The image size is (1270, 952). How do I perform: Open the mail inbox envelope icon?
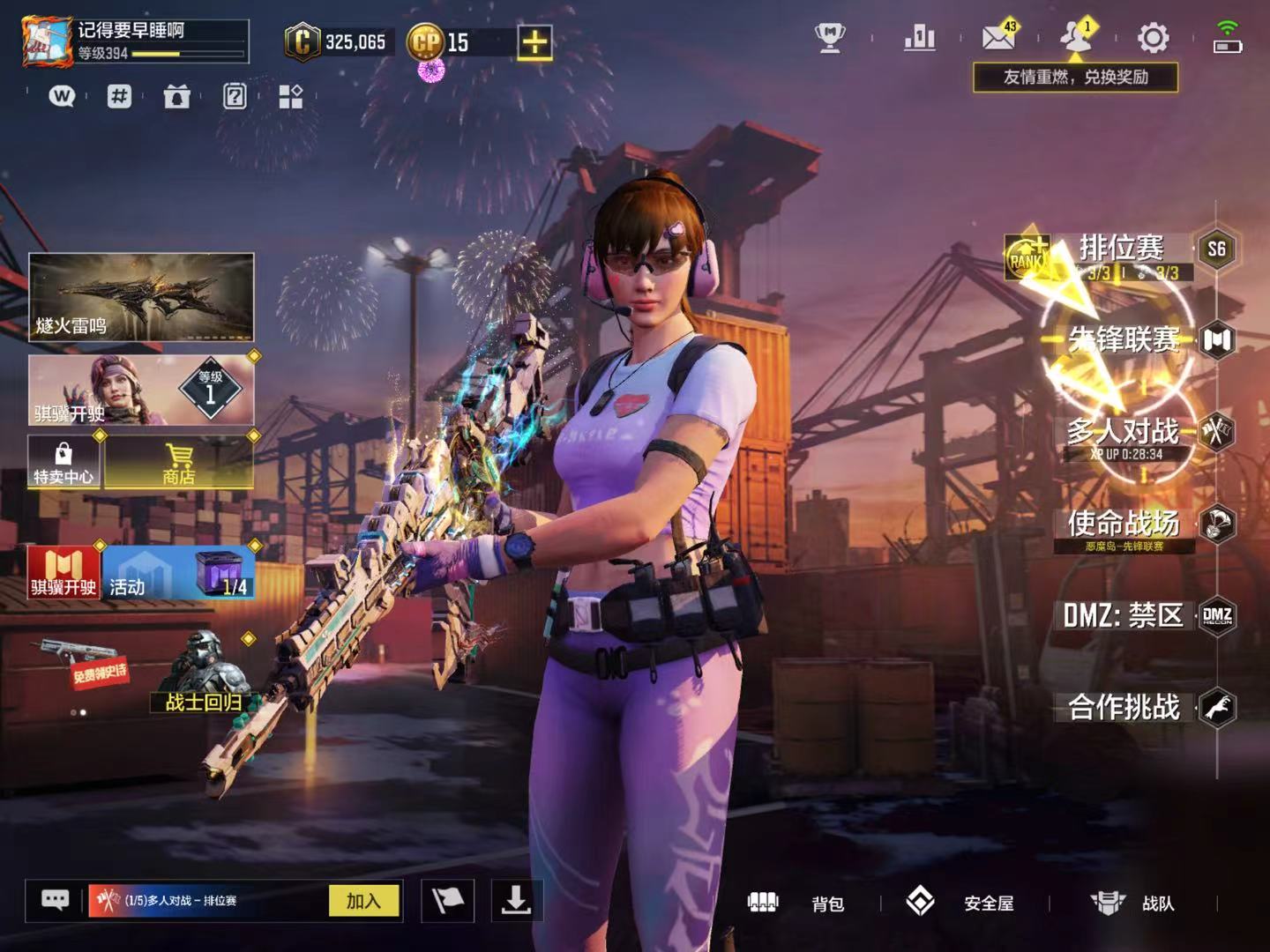[998, 38]
